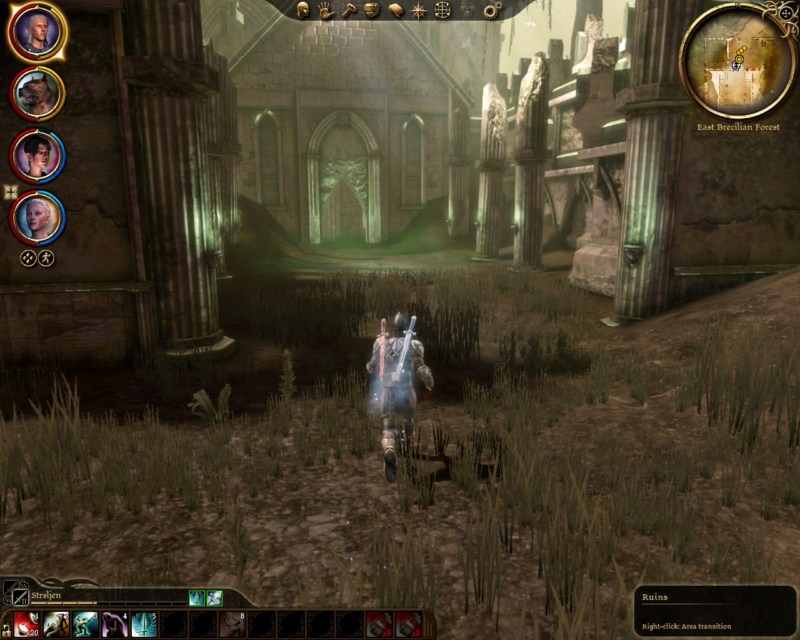Open the inventory chest icon

(x=372, y=10)
